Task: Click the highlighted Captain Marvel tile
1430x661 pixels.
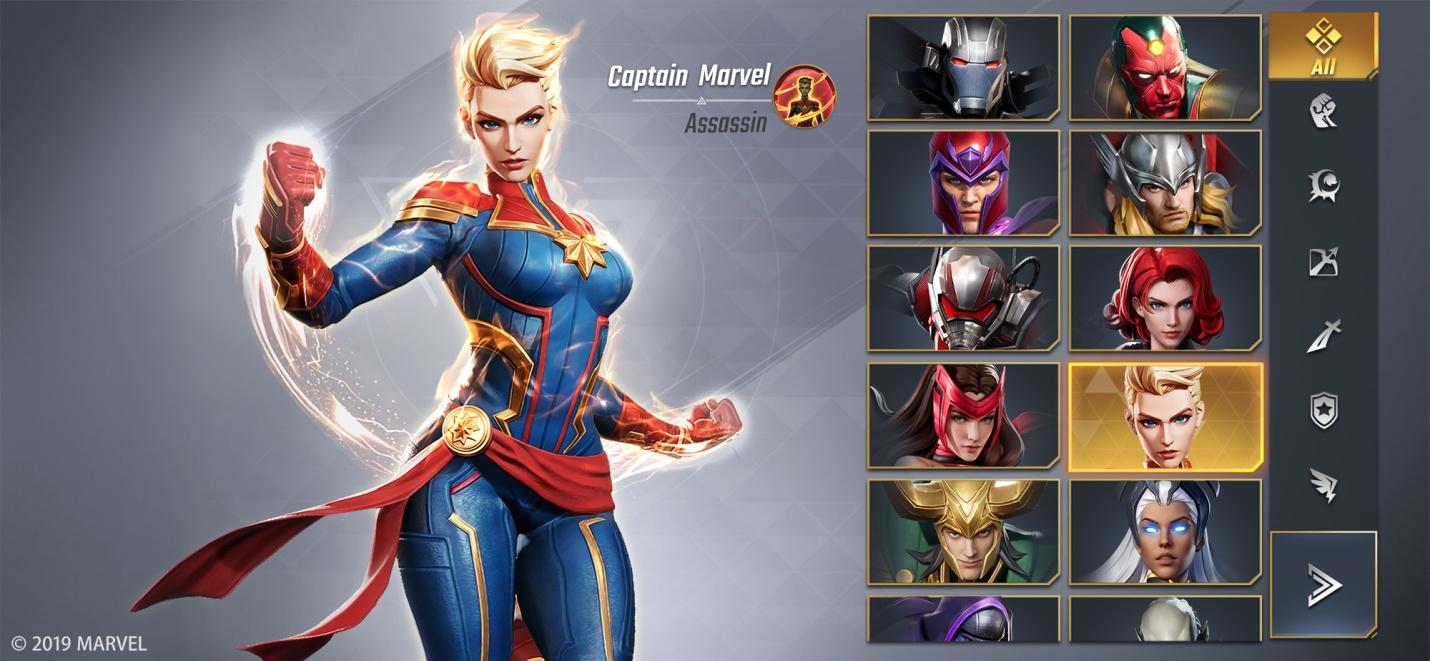Action: 1165,416
